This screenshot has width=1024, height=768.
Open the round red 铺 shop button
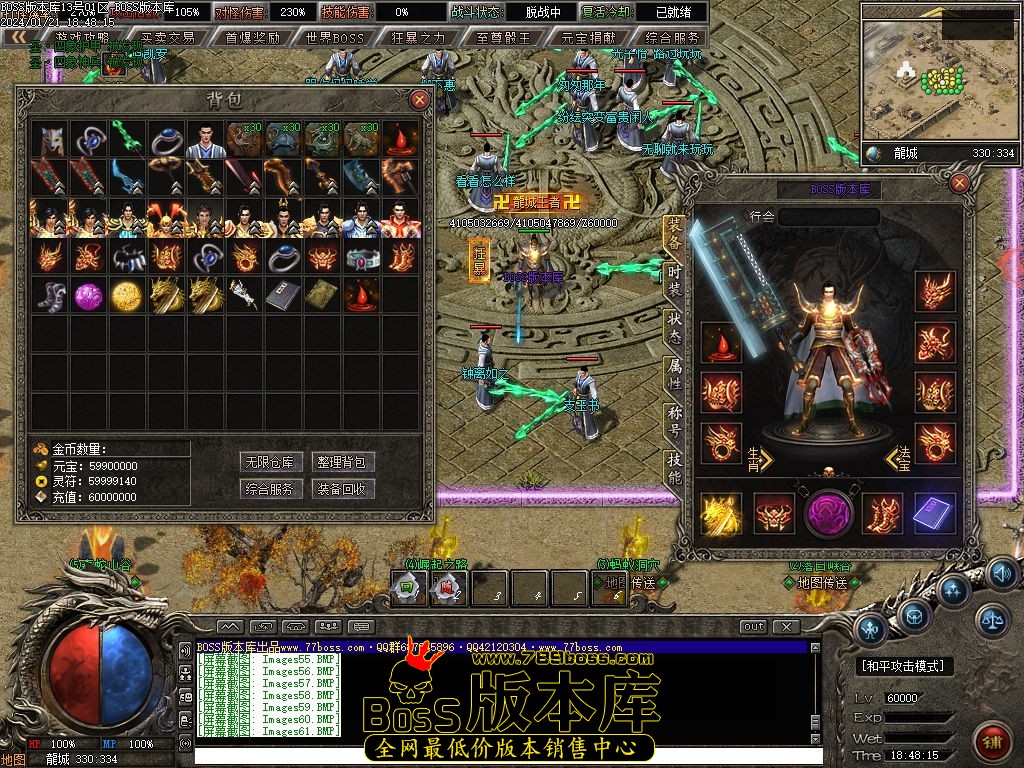[x=992, y=742]
